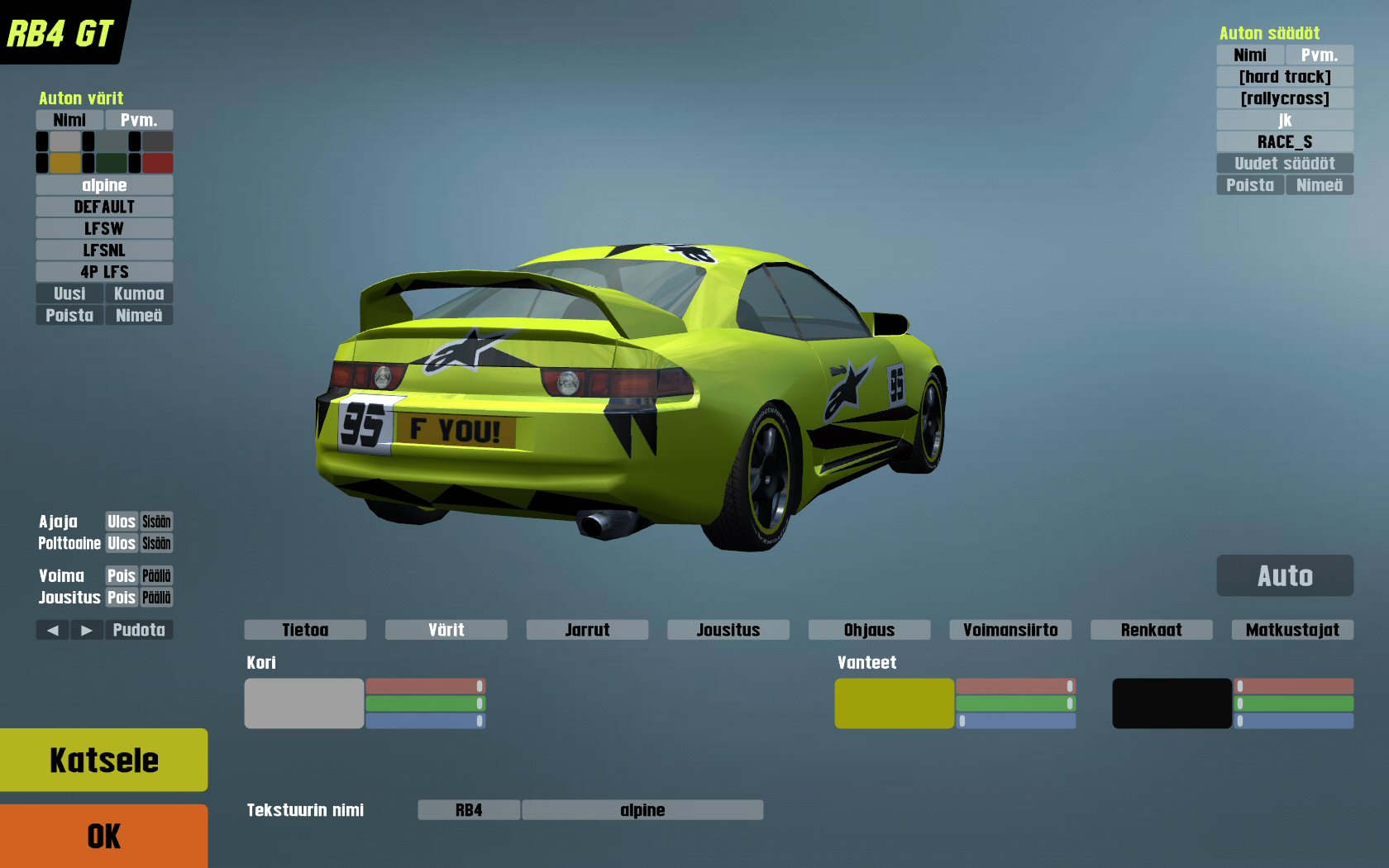Open the alpine texture name field
The width and height of the screenshot is (1389, 868).
(x=642, y=810)
